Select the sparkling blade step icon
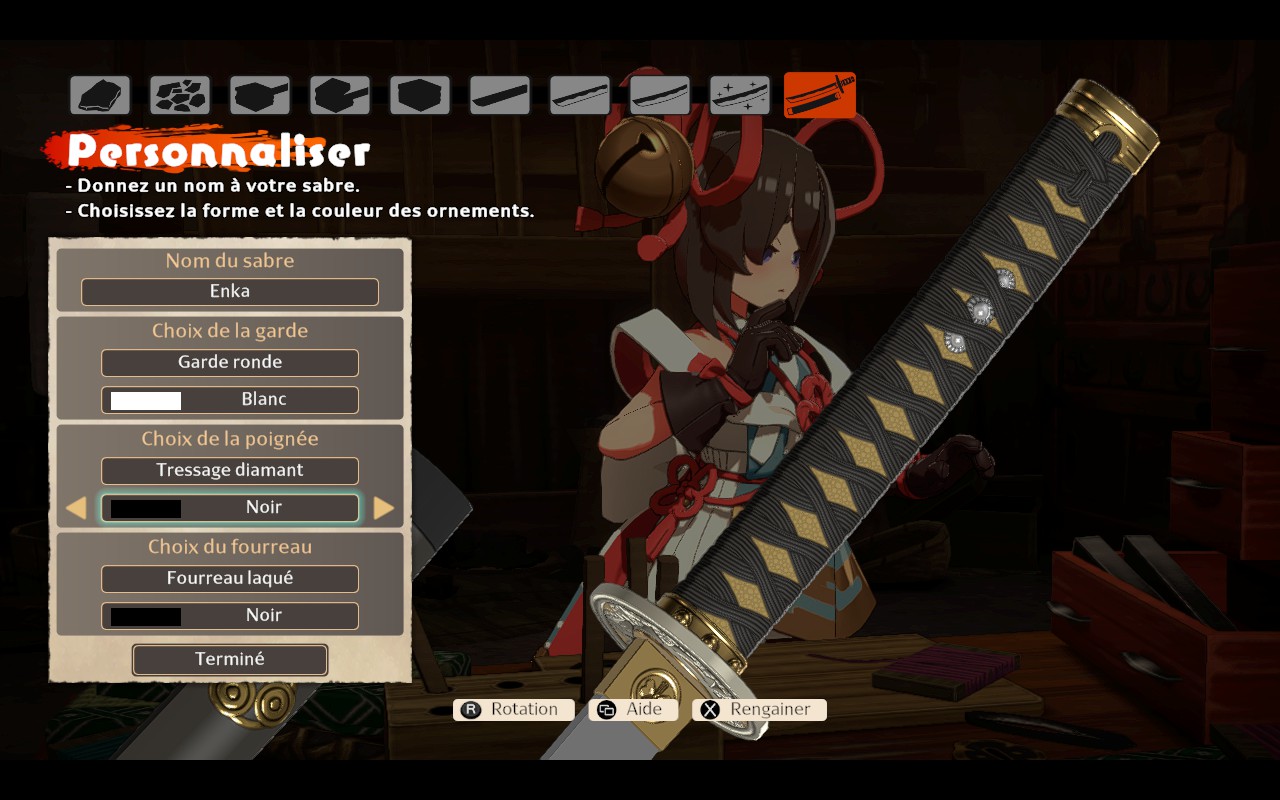 (740, 95)
